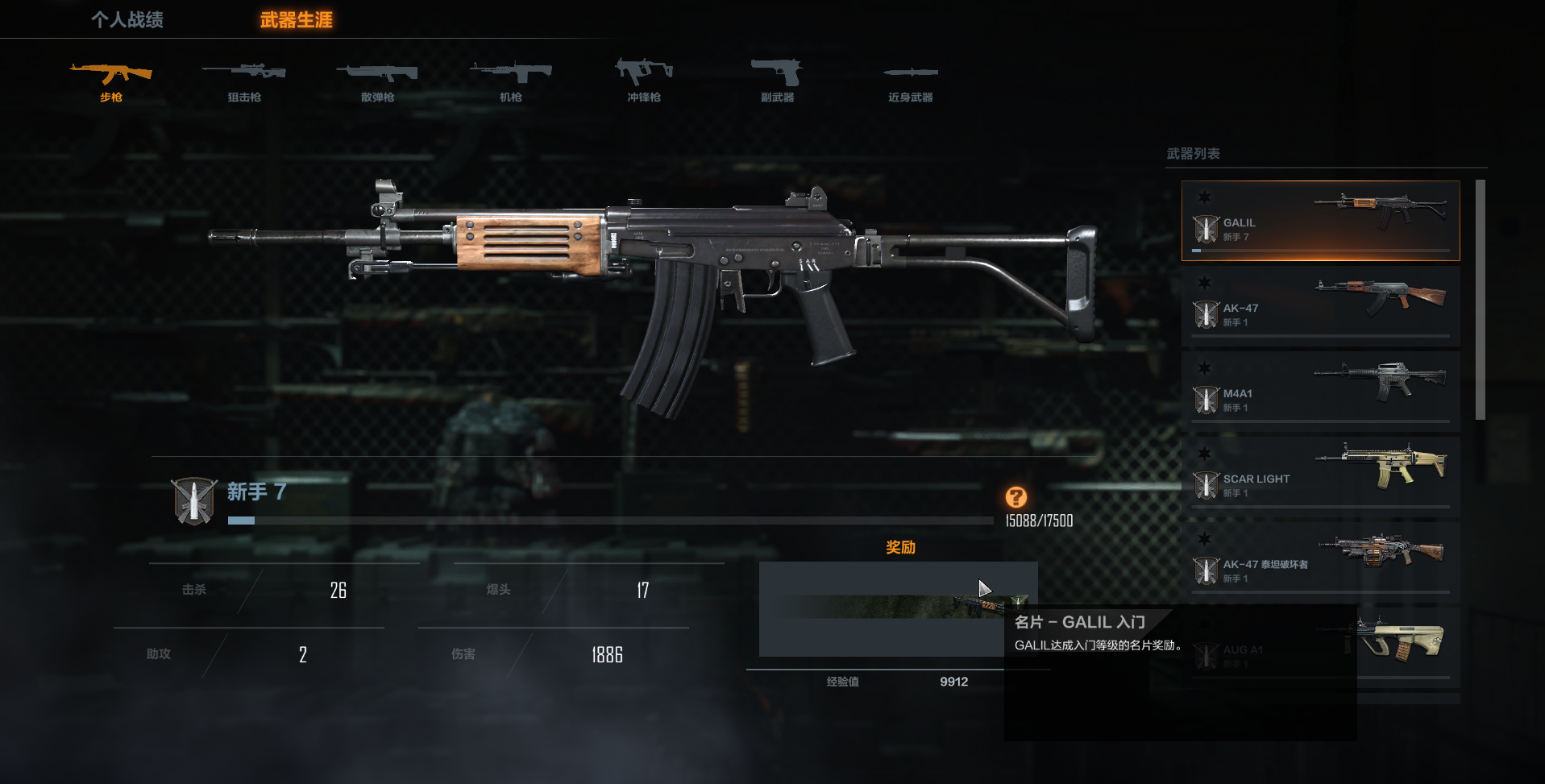Click the weapon list scrollbar
The width and height of the screenshot is (1545, 784).
(1480, 300)
